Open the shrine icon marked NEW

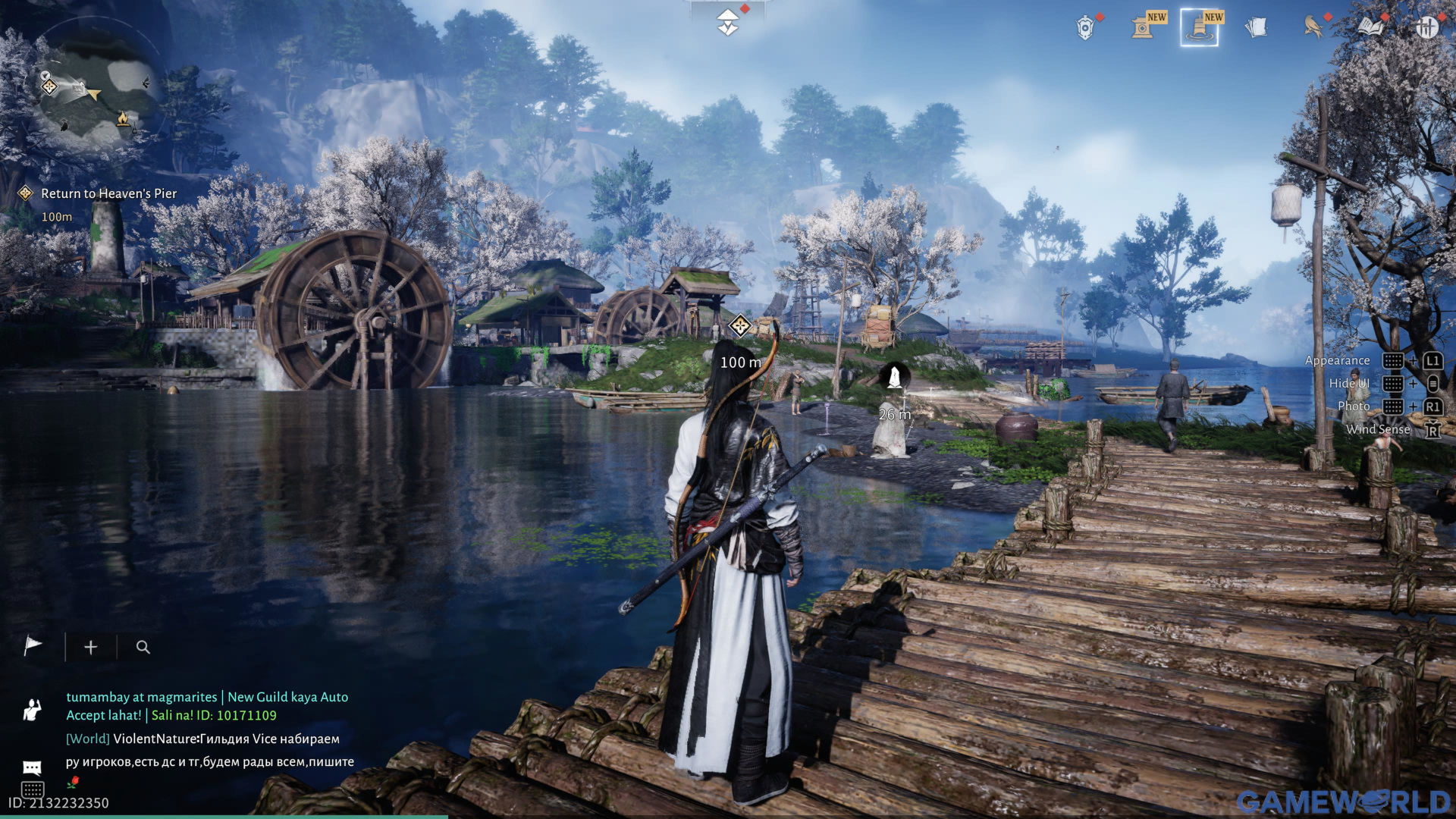point(1143,27)
